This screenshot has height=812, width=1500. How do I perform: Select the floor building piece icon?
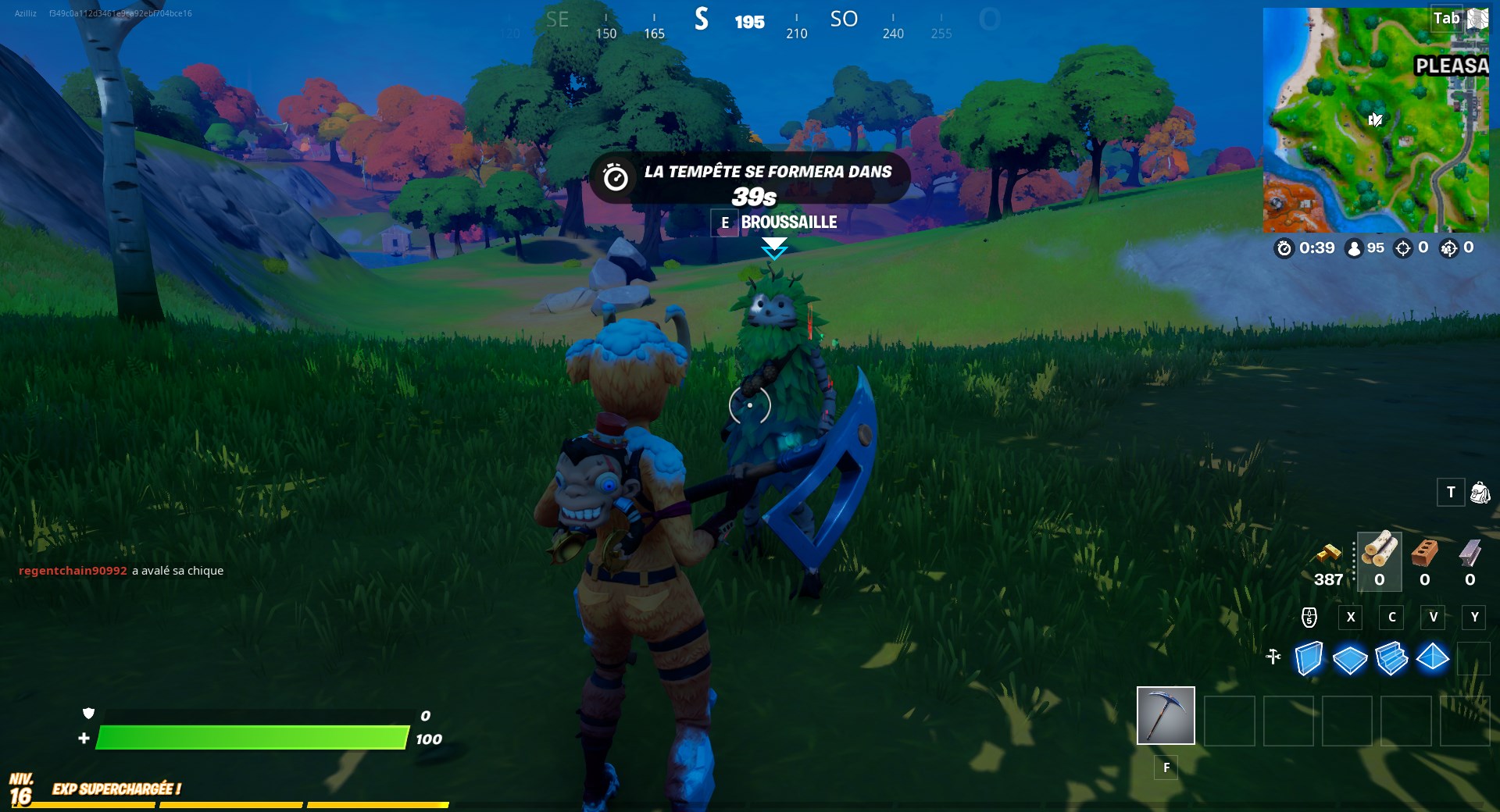coord(1350,660)
